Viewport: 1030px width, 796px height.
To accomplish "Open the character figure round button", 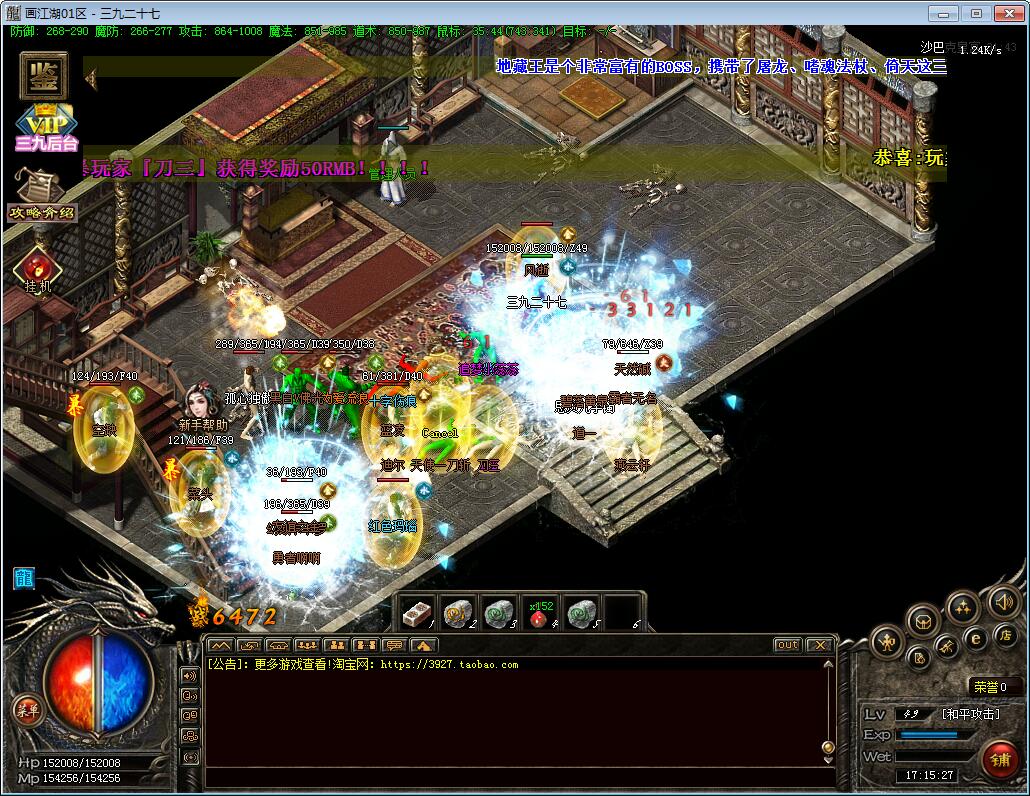I will pyautogui.click(x=887, y=641).
